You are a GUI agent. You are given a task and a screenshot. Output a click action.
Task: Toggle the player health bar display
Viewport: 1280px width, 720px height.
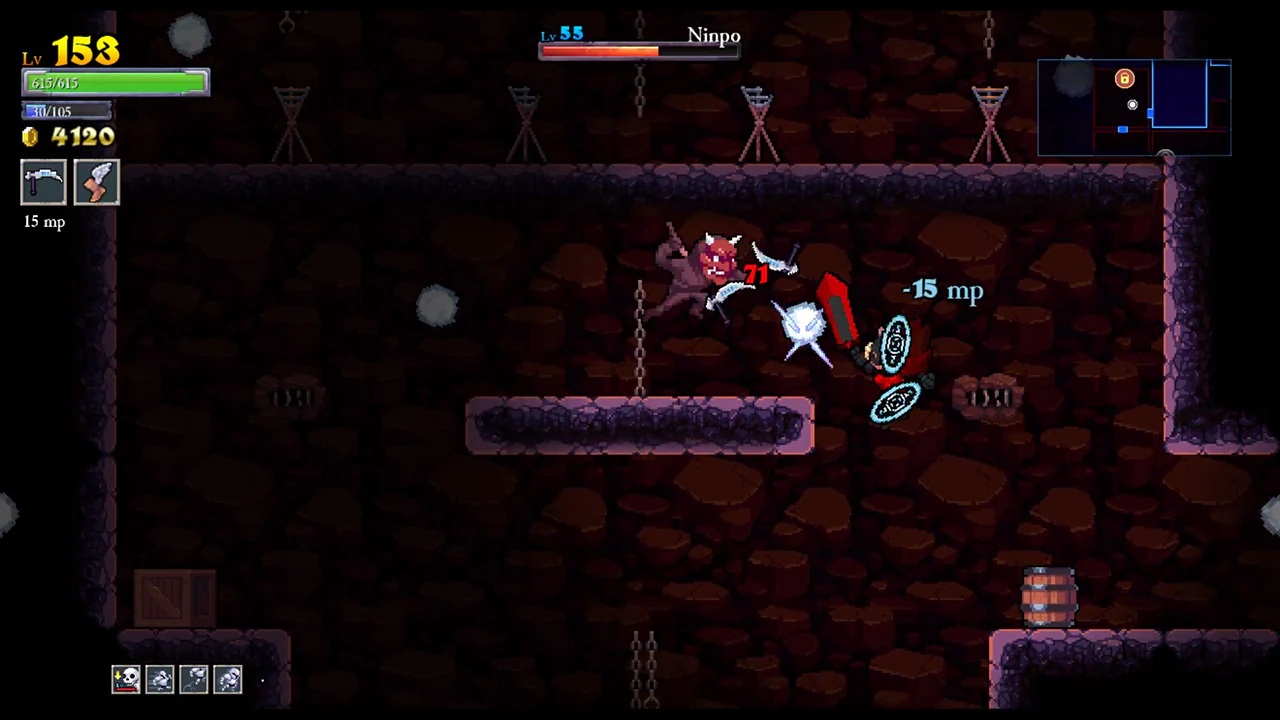click(x=115, y=82)
